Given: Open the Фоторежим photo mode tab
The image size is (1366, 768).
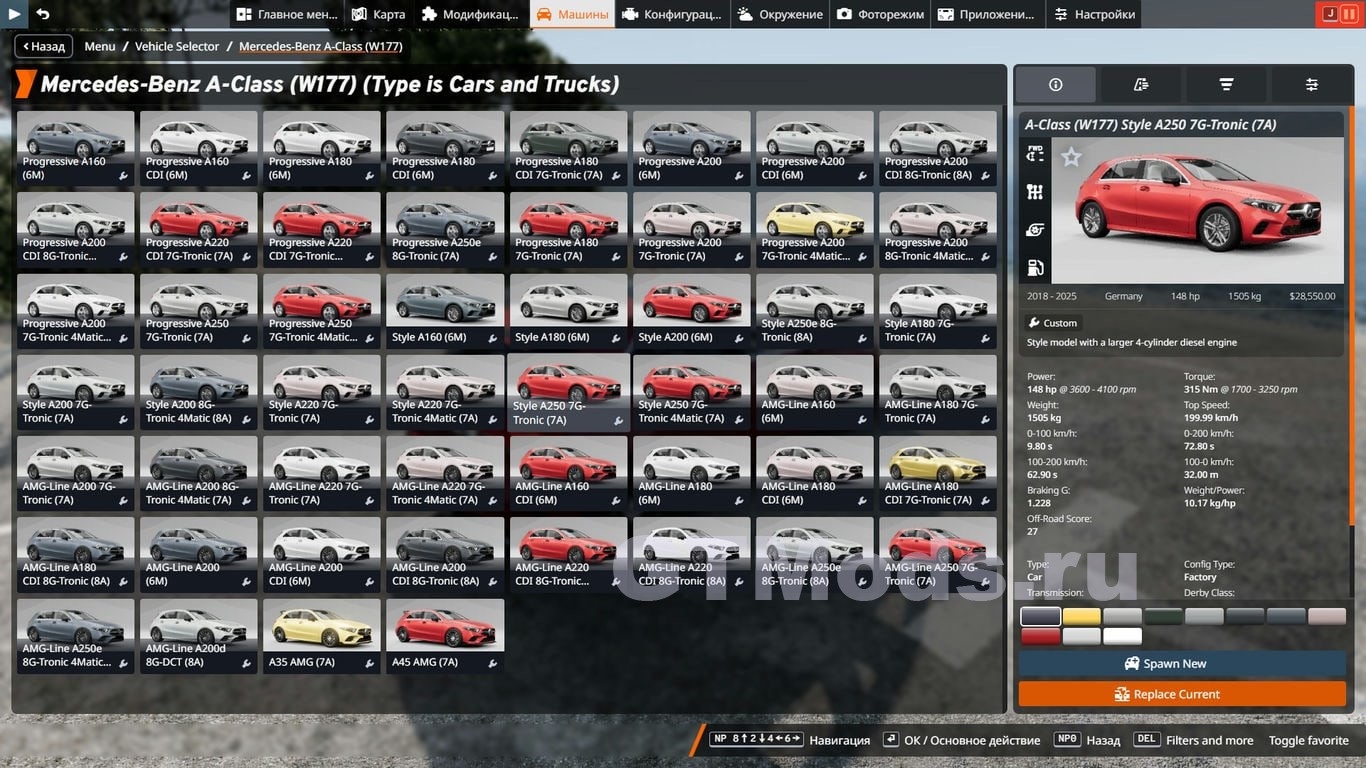Looking at the screenshot, I should [x=881, y=14].
